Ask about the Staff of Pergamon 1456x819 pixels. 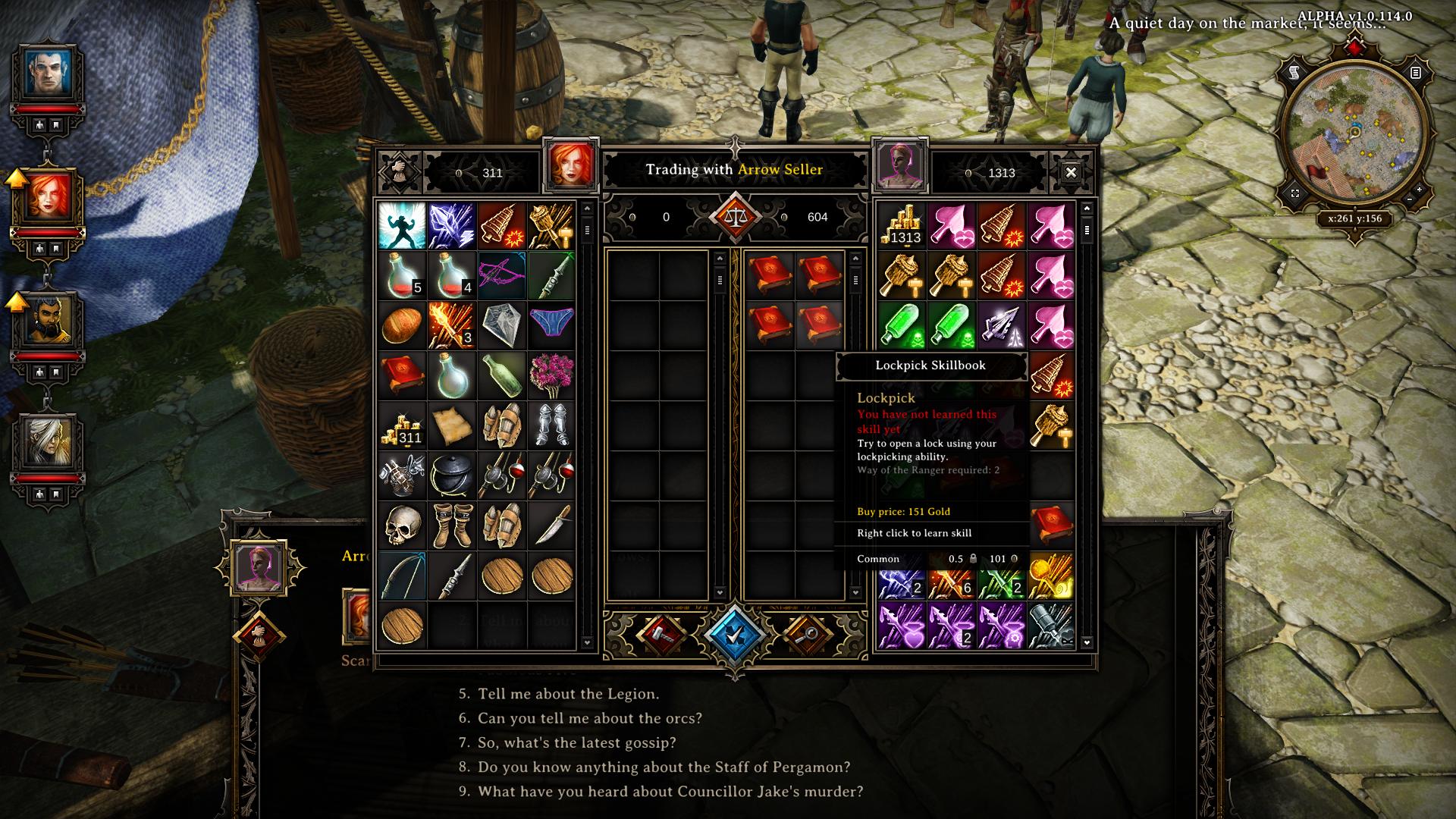tap(664, 767)
